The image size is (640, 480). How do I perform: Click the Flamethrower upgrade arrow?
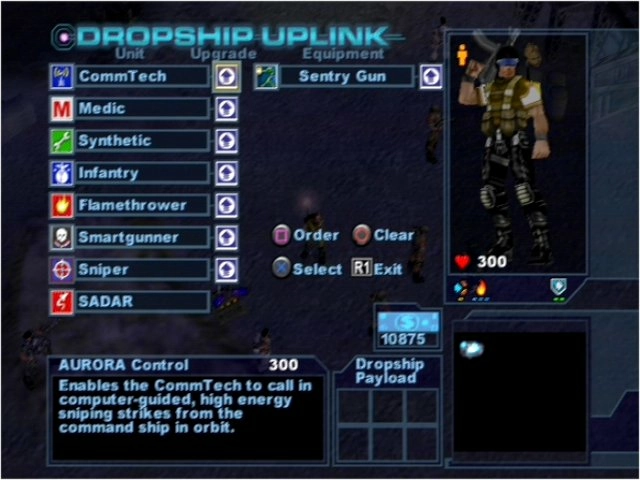click(x=227, y=205)
